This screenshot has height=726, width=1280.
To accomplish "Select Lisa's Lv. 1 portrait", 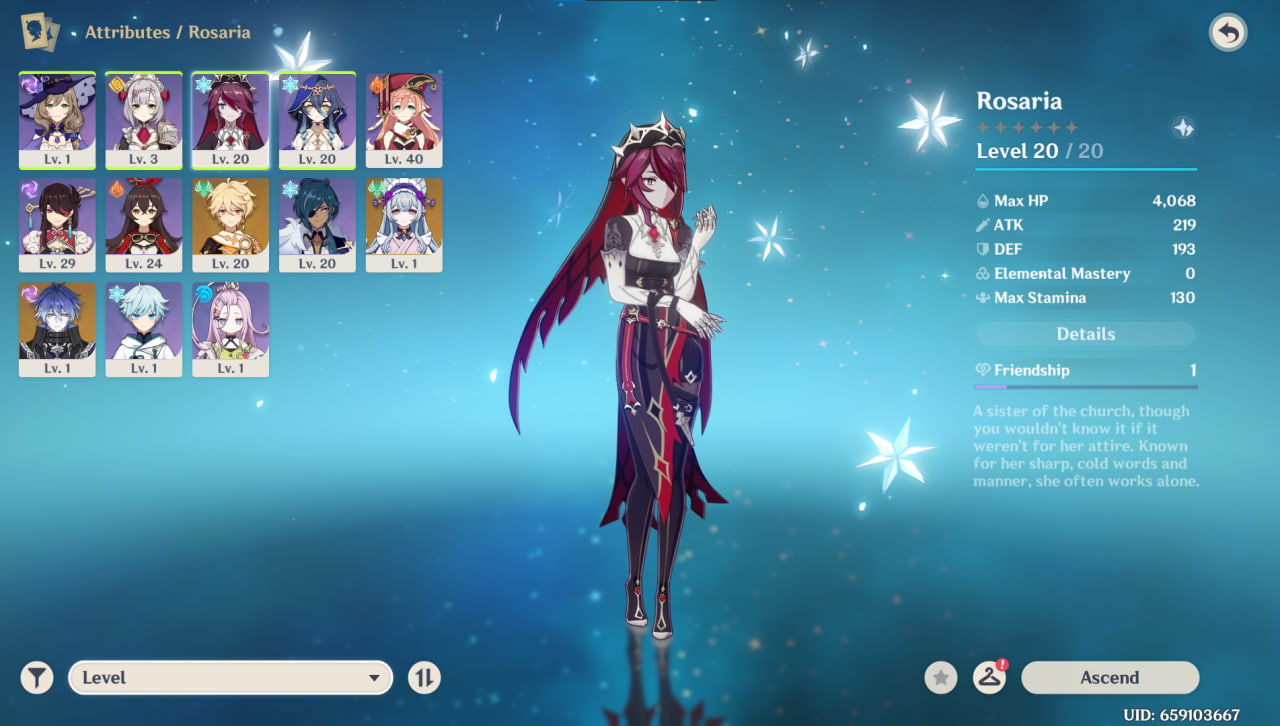I will 57,120.
